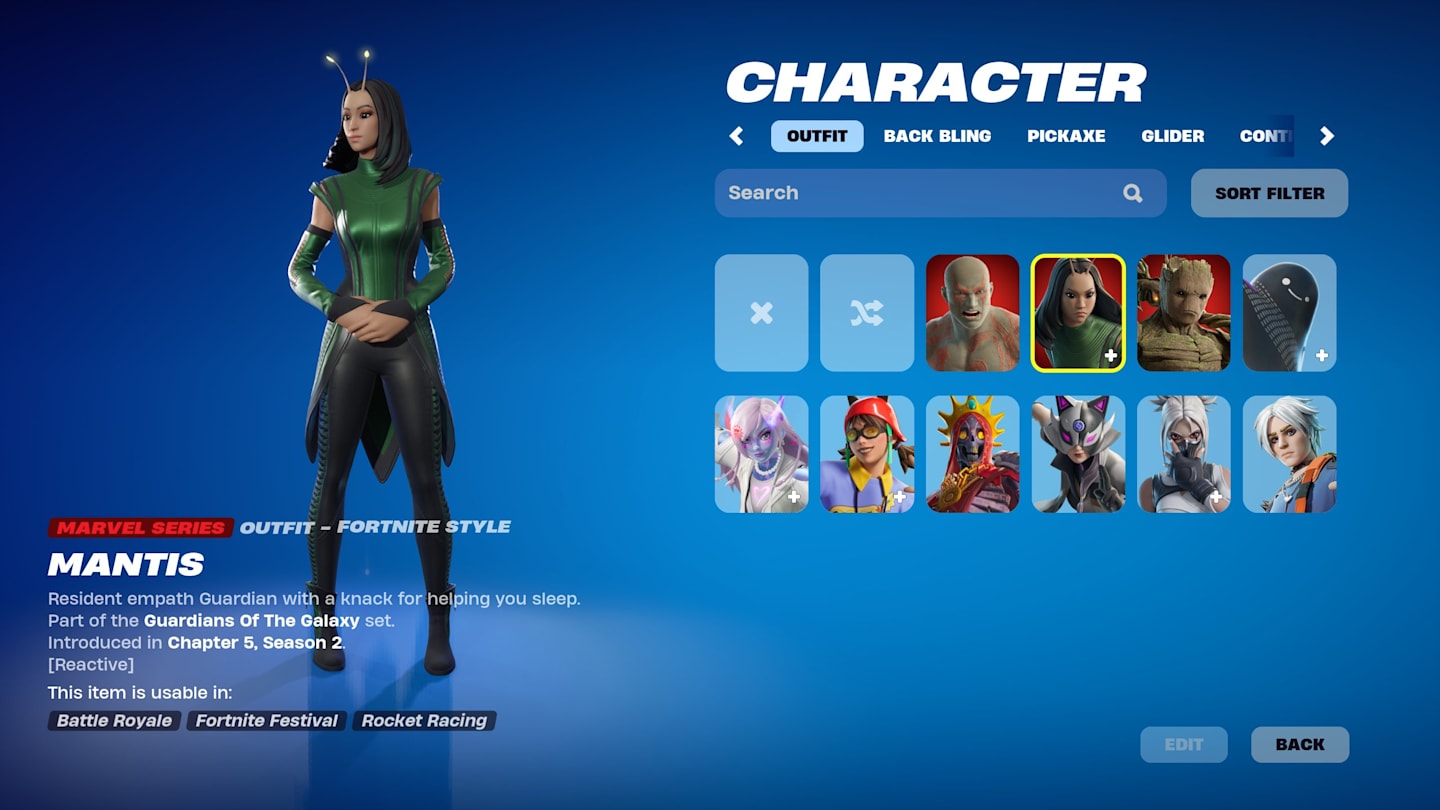Click the Search input field

900,192
